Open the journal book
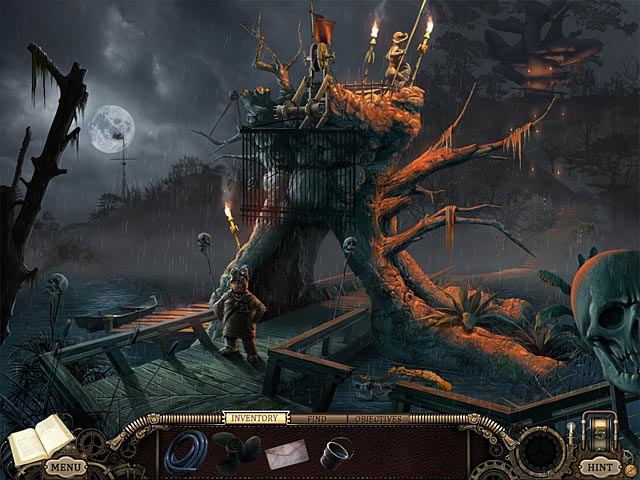Viewport: 640px width, 480px height. (40, 439)
